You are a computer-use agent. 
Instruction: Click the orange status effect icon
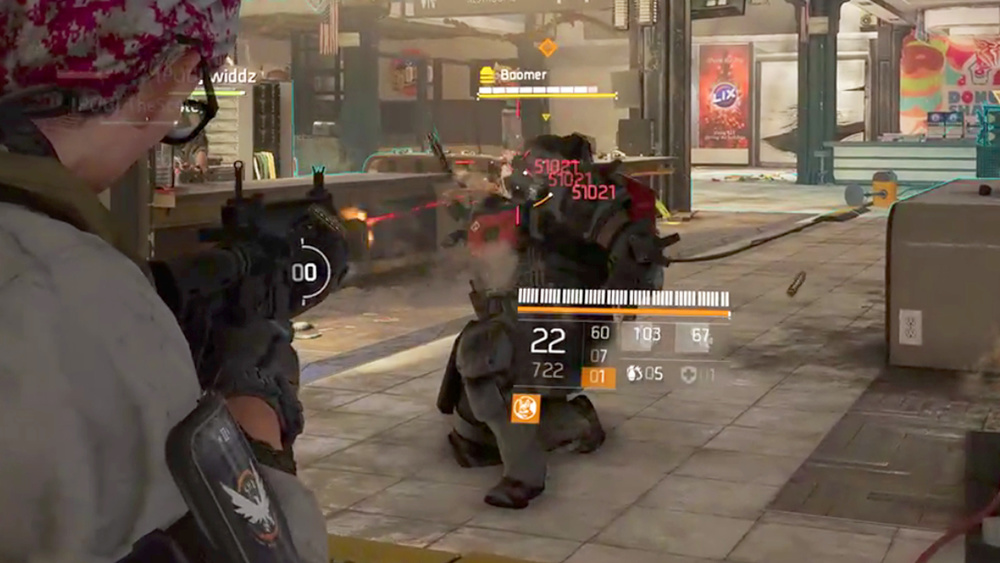point(525,408)
